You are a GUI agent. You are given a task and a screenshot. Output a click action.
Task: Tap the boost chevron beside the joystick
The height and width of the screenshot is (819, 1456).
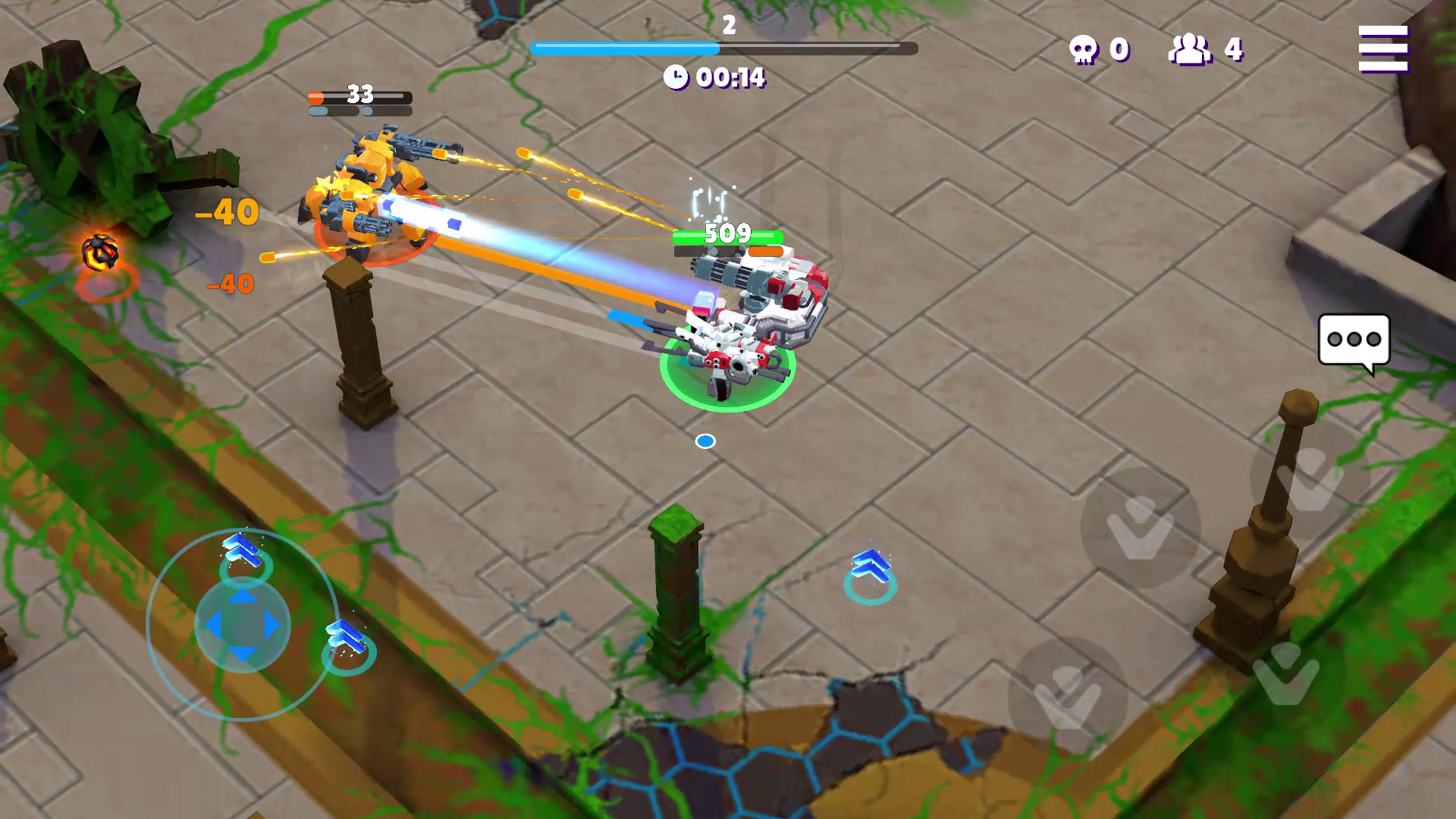tap(345, 637)
